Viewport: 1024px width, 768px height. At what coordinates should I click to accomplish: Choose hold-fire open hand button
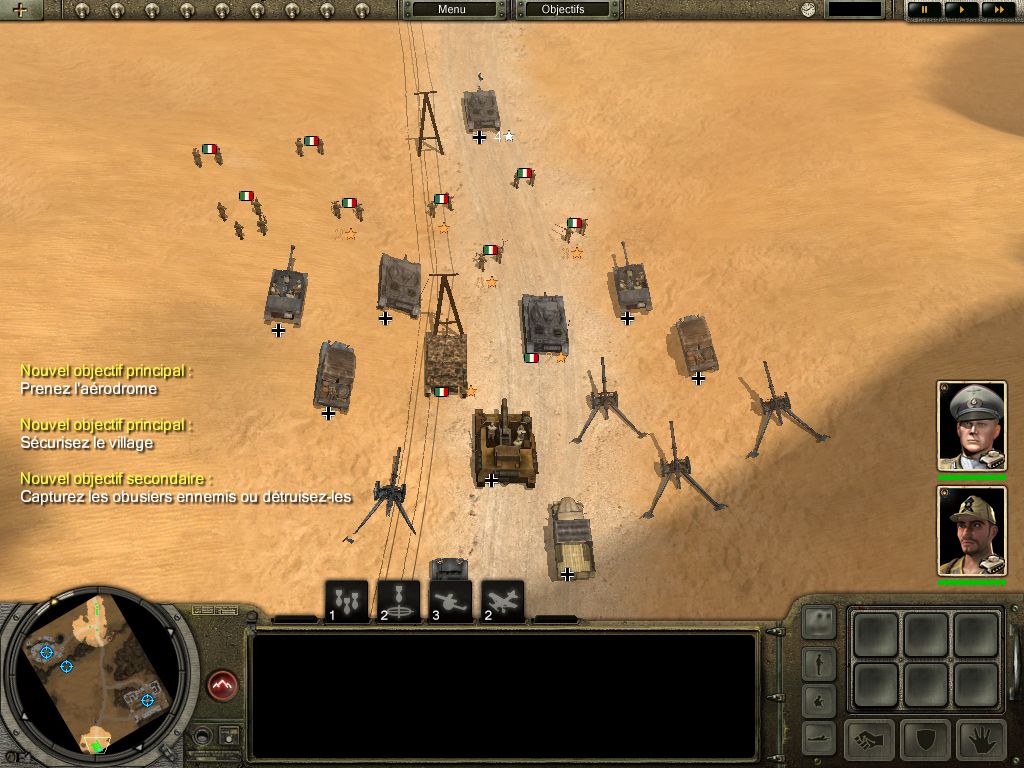[x=981, y=740]
